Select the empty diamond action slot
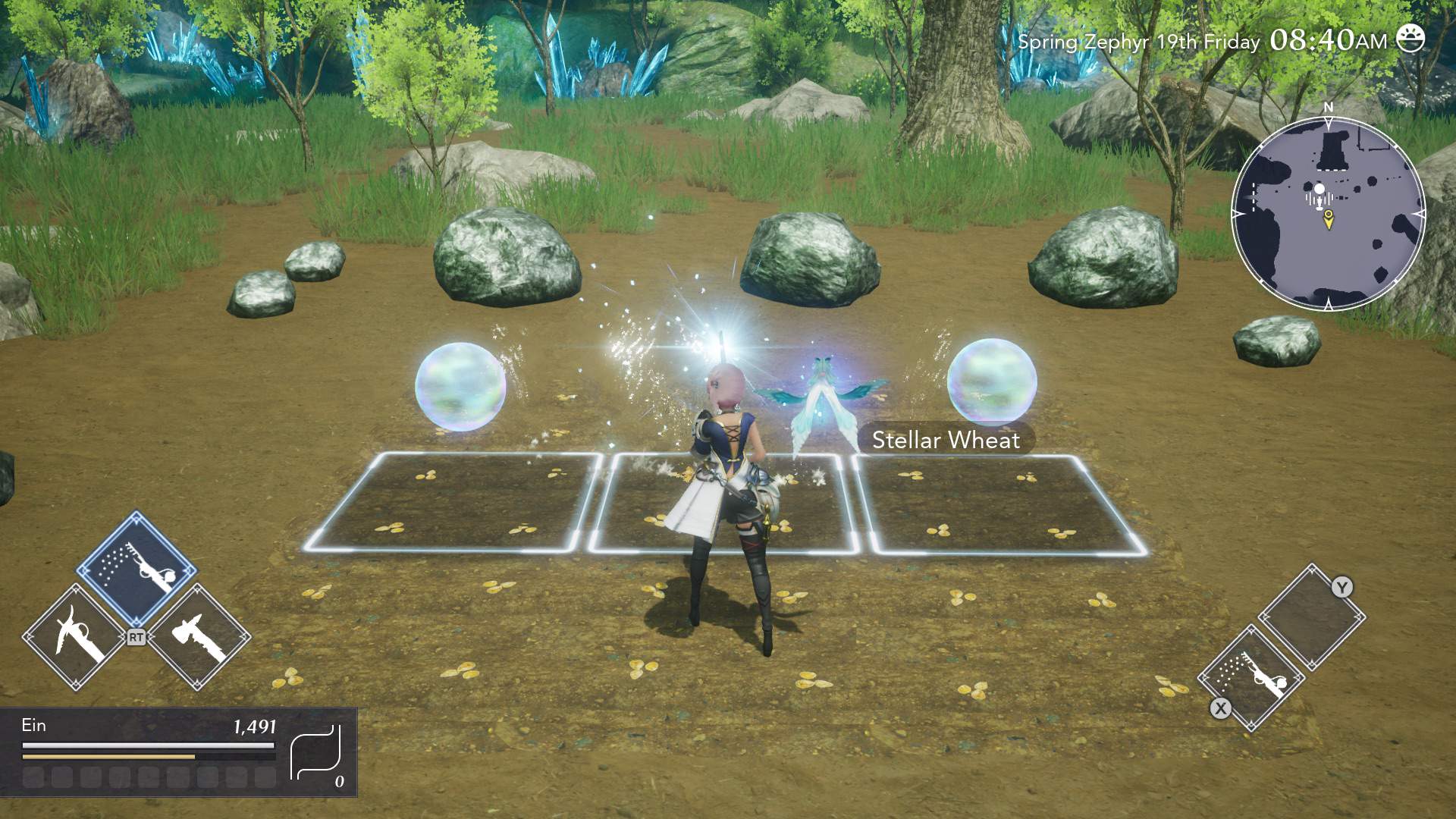The image size is (1456, 819). (x=1311, y=617)
